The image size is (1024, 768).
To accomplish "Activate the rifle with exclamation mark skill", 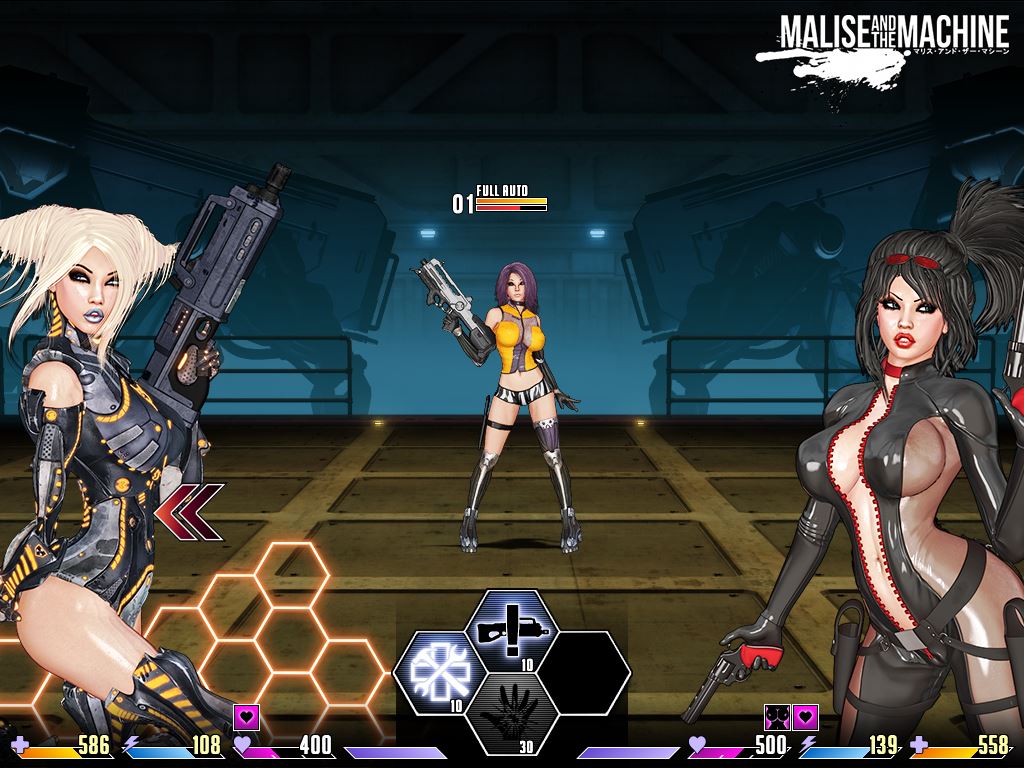I will [x=513, y=631].
